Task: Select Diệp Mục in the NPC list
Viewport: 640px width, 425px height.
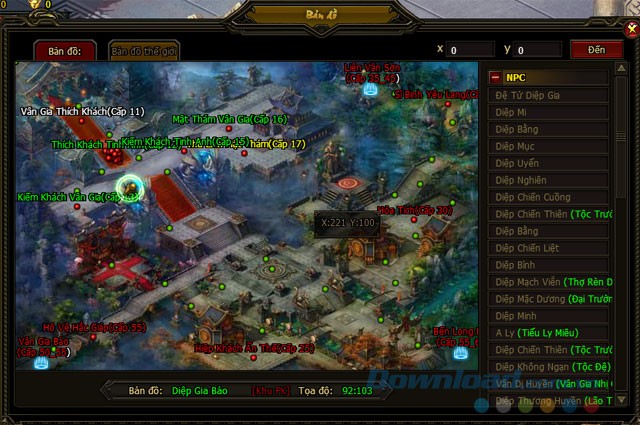Action: (549, 146)
